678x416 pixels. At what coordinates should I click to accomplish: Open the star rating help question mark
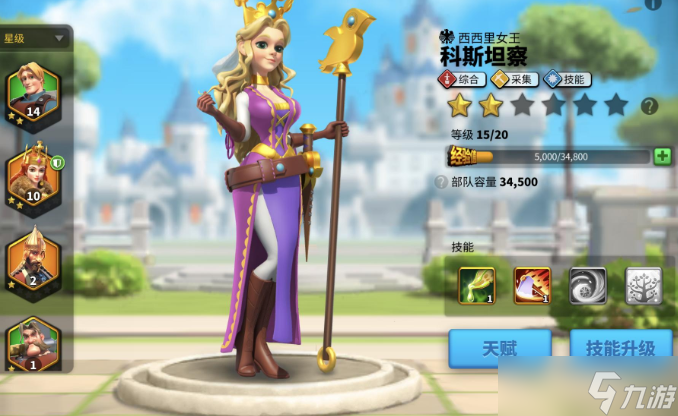click(x=649, y=105)
